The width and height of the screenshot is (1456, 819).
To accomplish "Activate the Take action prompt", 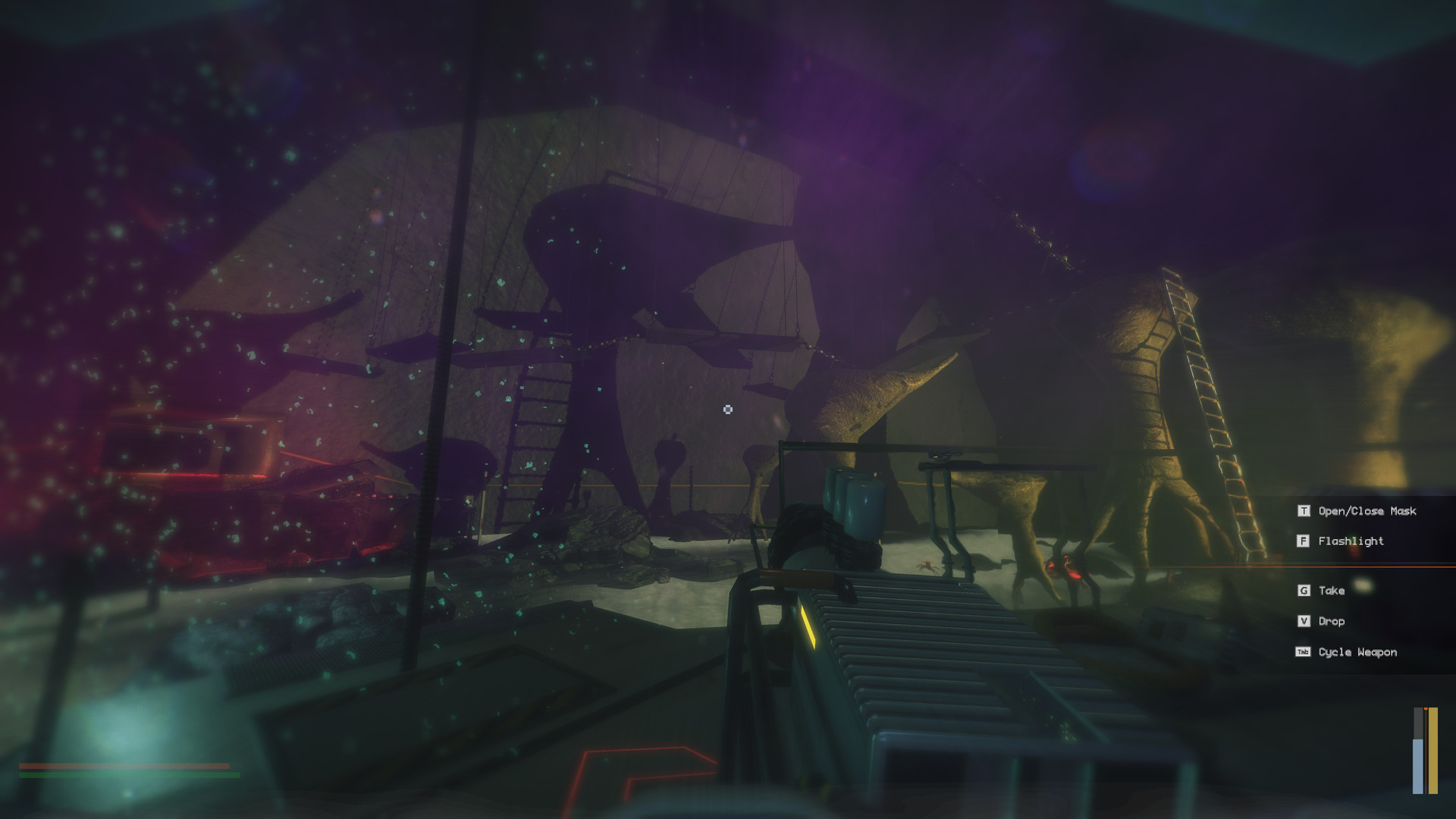I will [1331, 591].
